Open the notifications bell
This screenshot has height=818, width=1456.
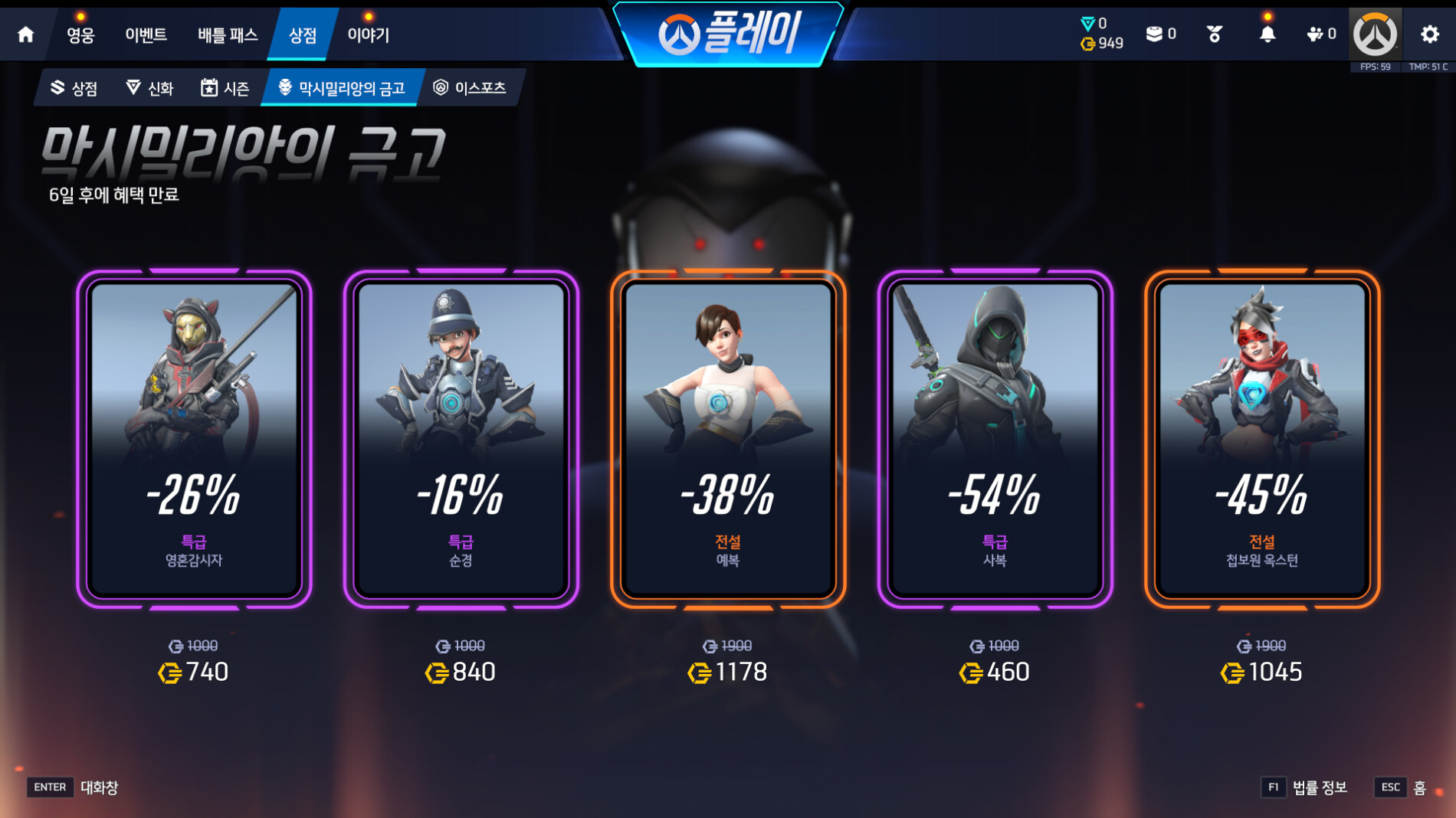[x=1267, y=34]
